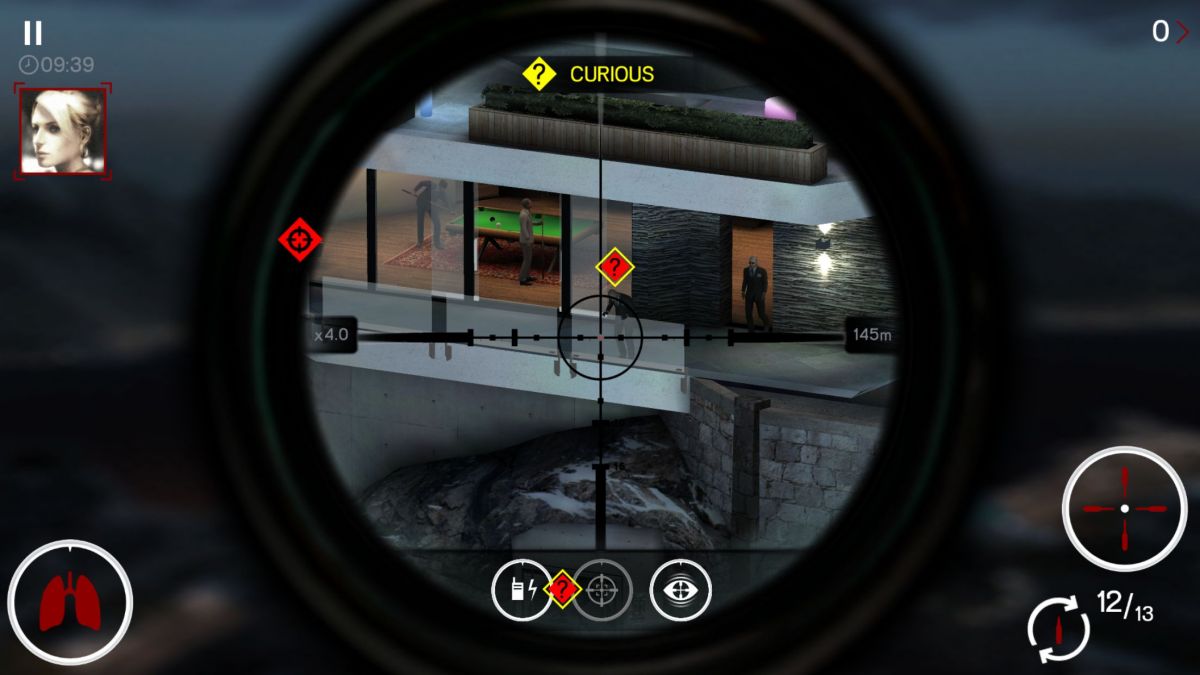Activate the radio shock ability
Screen dimensions: 1200x675
point(520,590)
